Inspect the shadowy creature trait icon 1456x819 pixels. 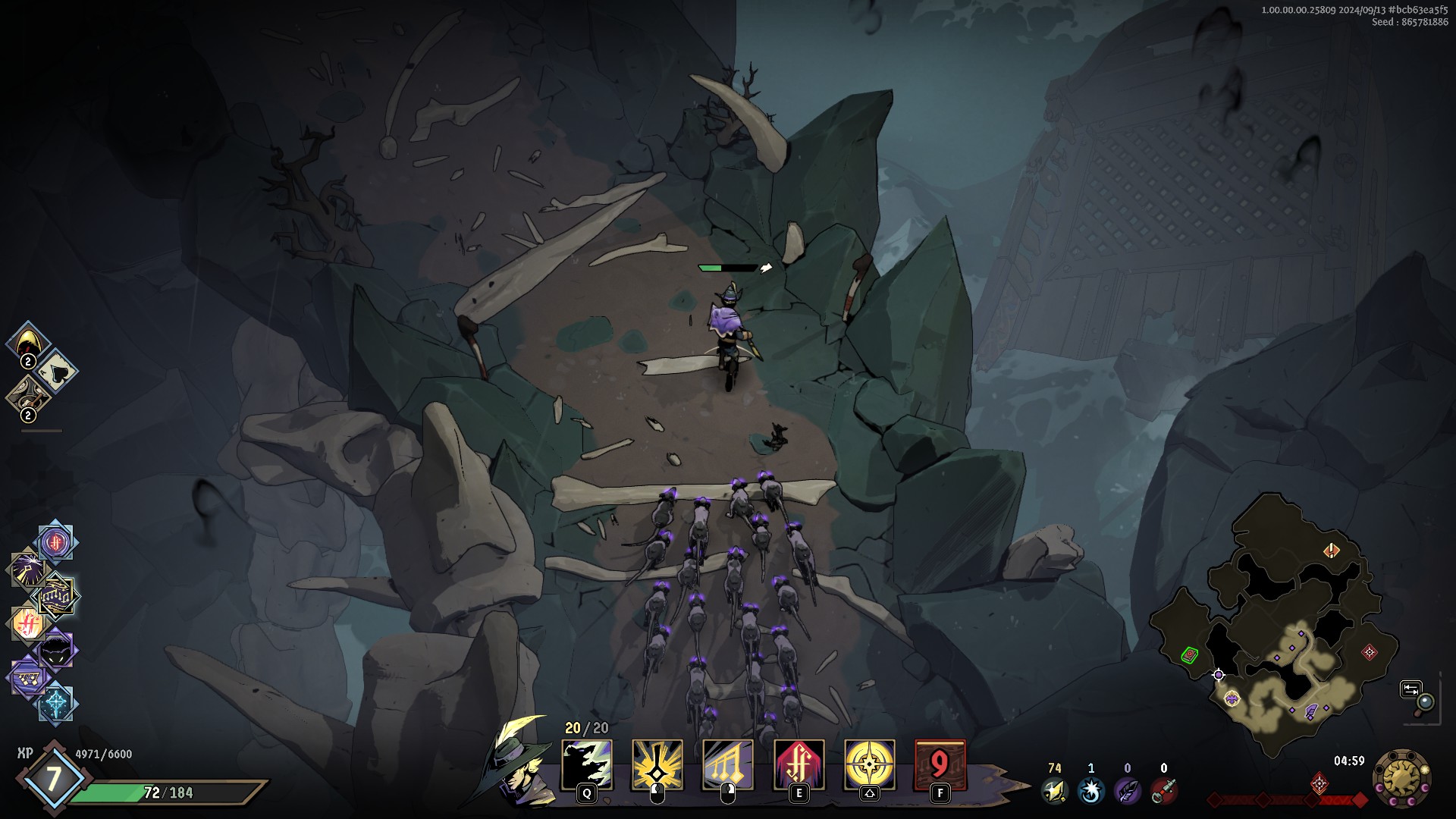[x=55, y=651]
